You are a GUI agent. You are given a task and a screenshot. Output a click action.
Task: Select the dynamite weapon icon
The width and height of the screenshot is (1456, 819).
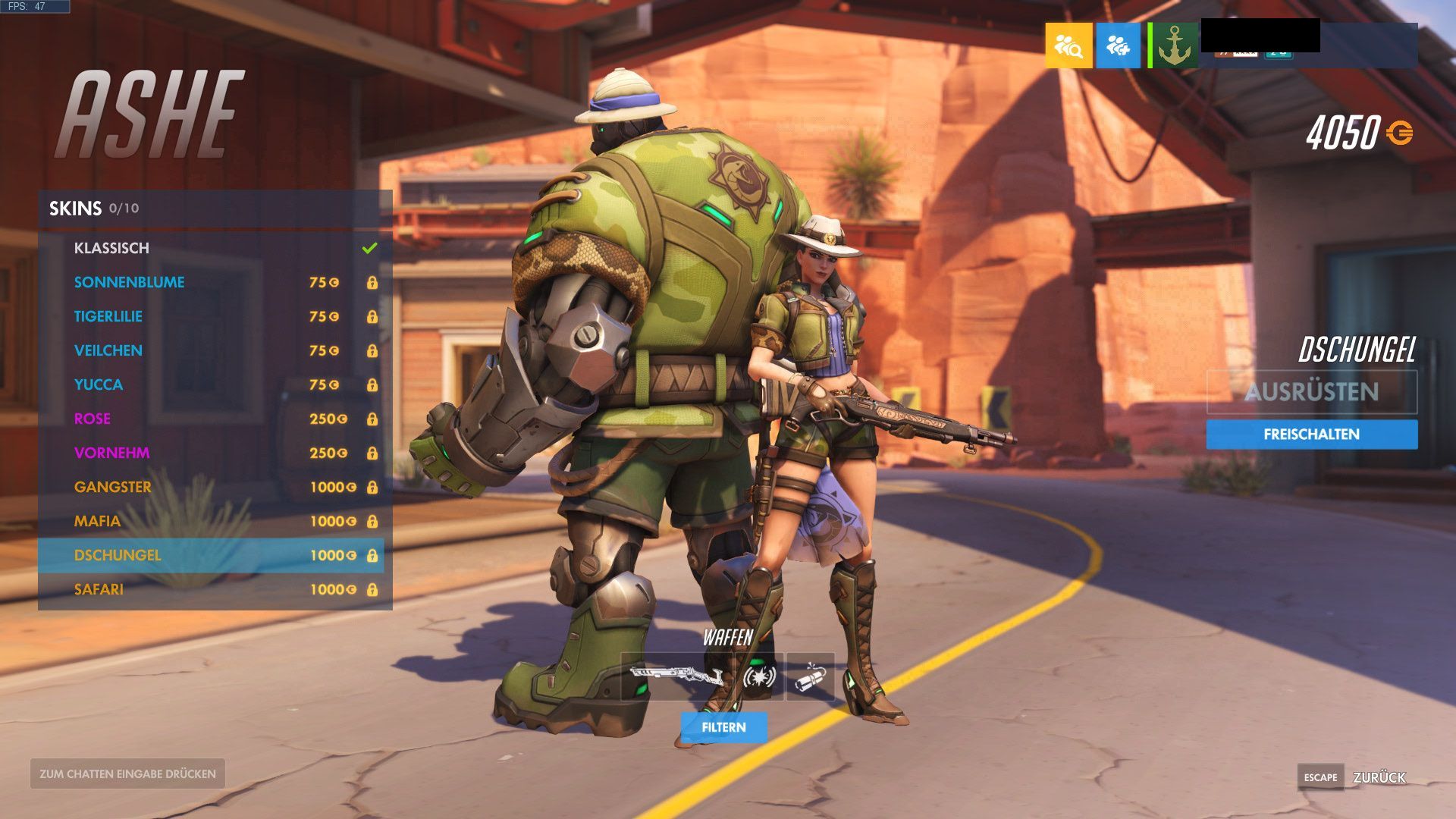(810, 676)
